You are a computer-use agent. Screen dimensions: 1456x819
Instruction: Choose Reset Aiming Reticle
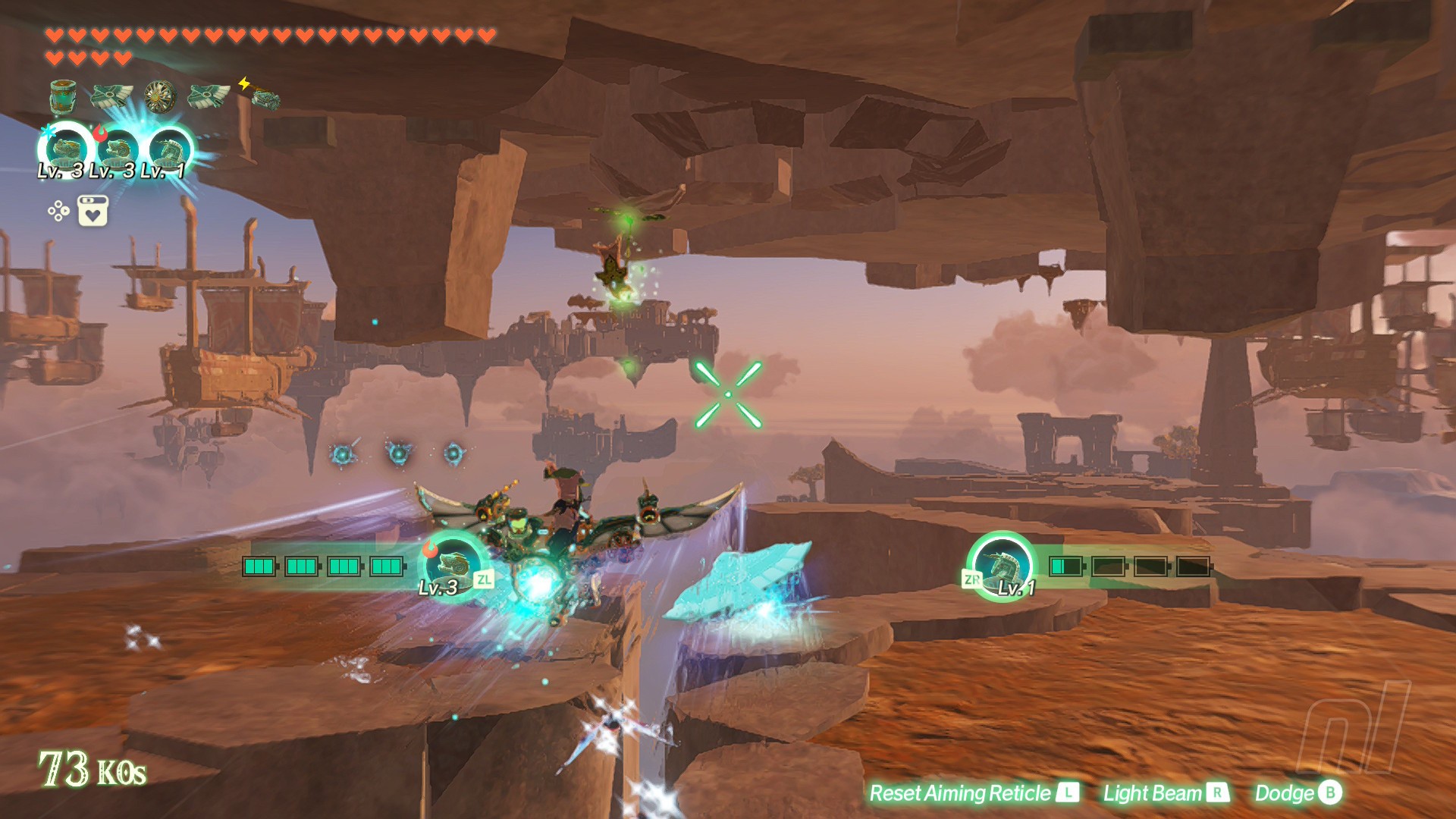point(973,793)
